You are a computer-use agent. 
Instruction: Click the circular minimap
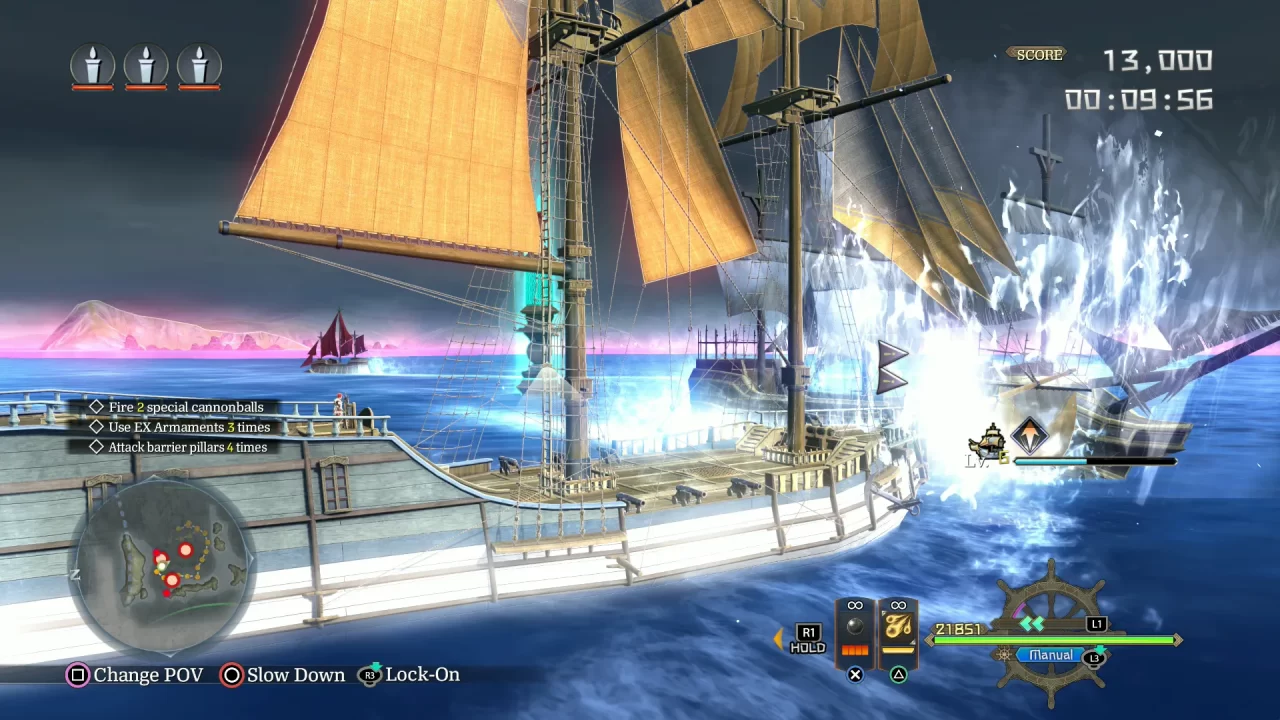pos(162,567)
